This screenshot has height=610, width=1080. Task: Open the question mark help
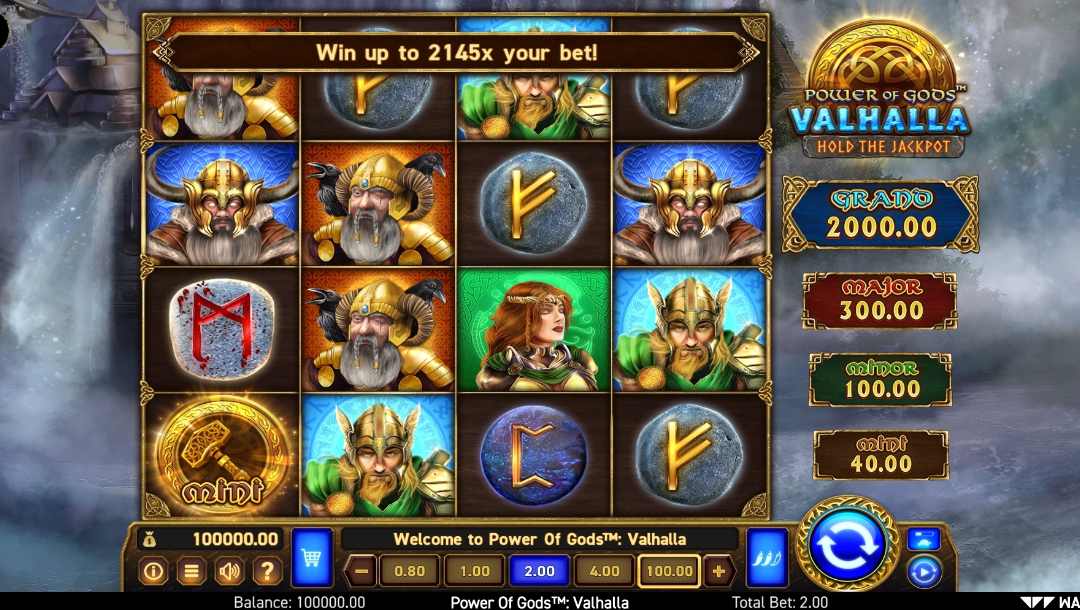(x=267, y=572)
